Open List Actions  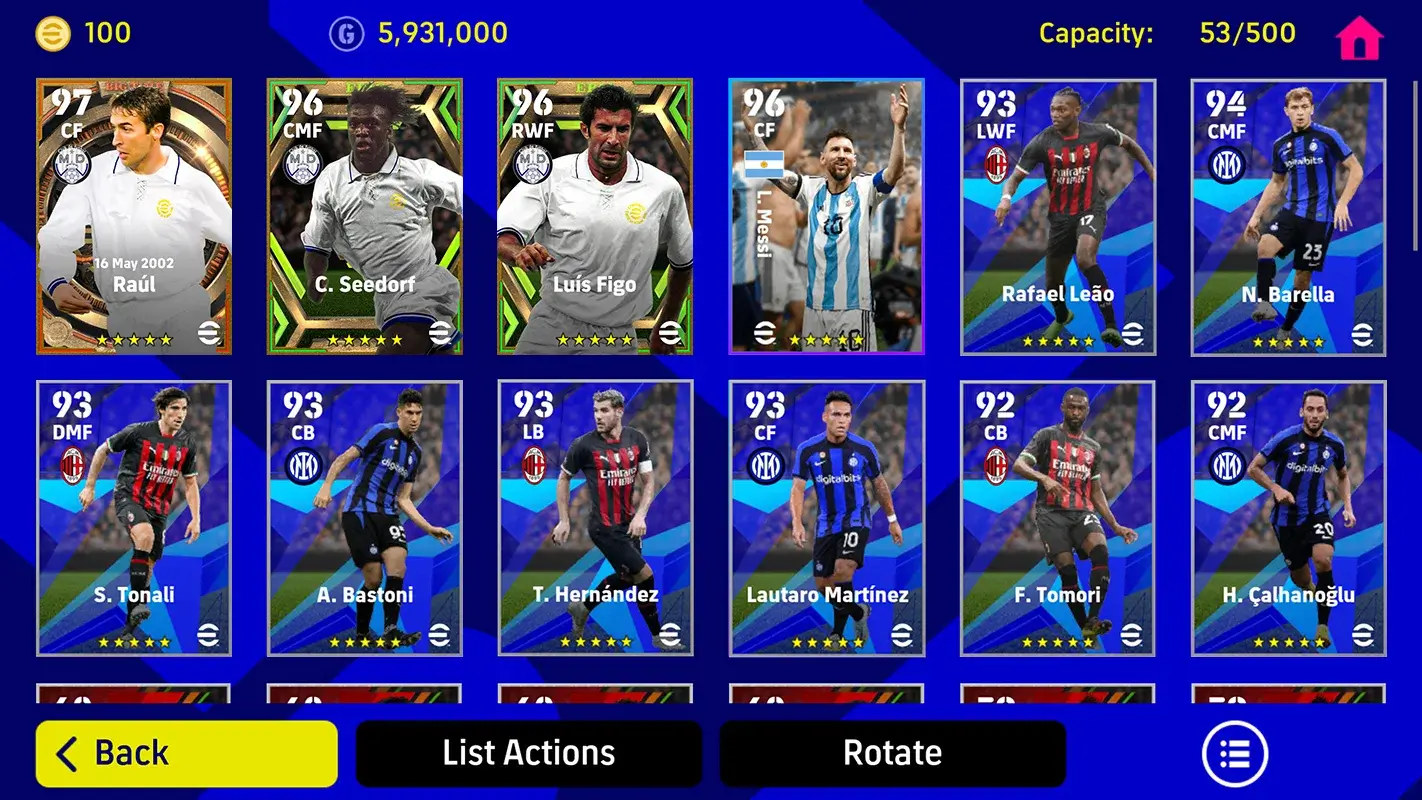tap(527, 752)
